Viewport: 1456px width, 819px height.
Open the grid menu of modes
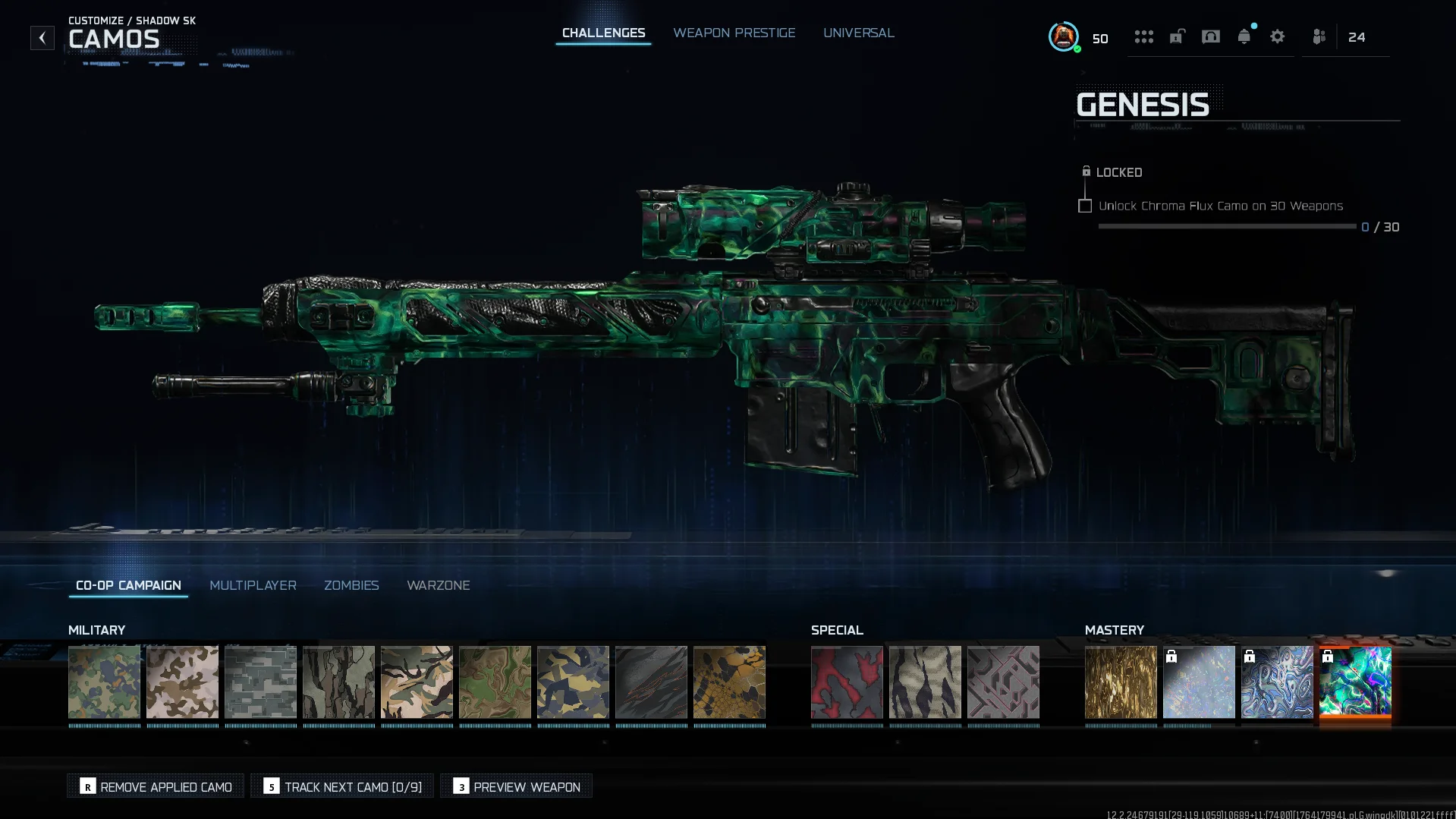(x=1144, y=36)
